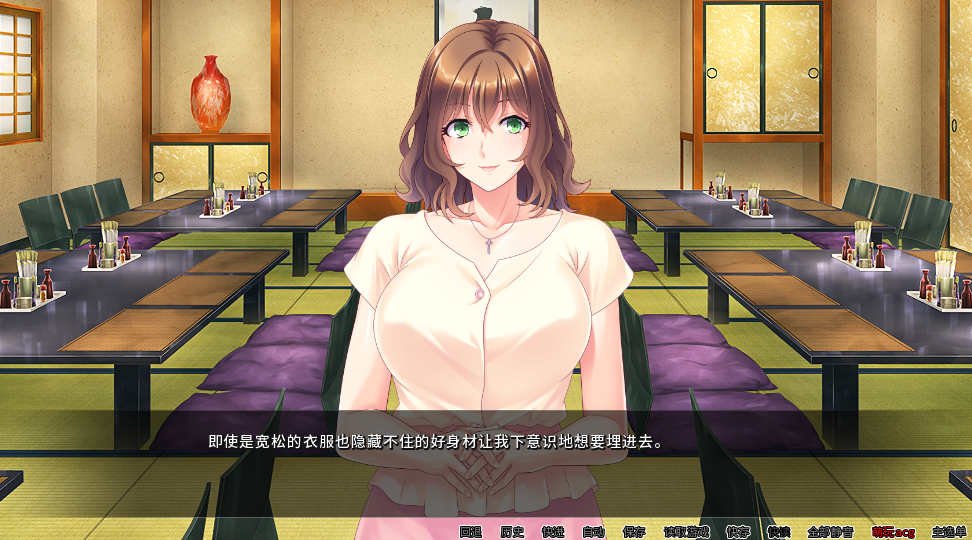
Task: Do a 快存 quick save
Action: (738, 532)
